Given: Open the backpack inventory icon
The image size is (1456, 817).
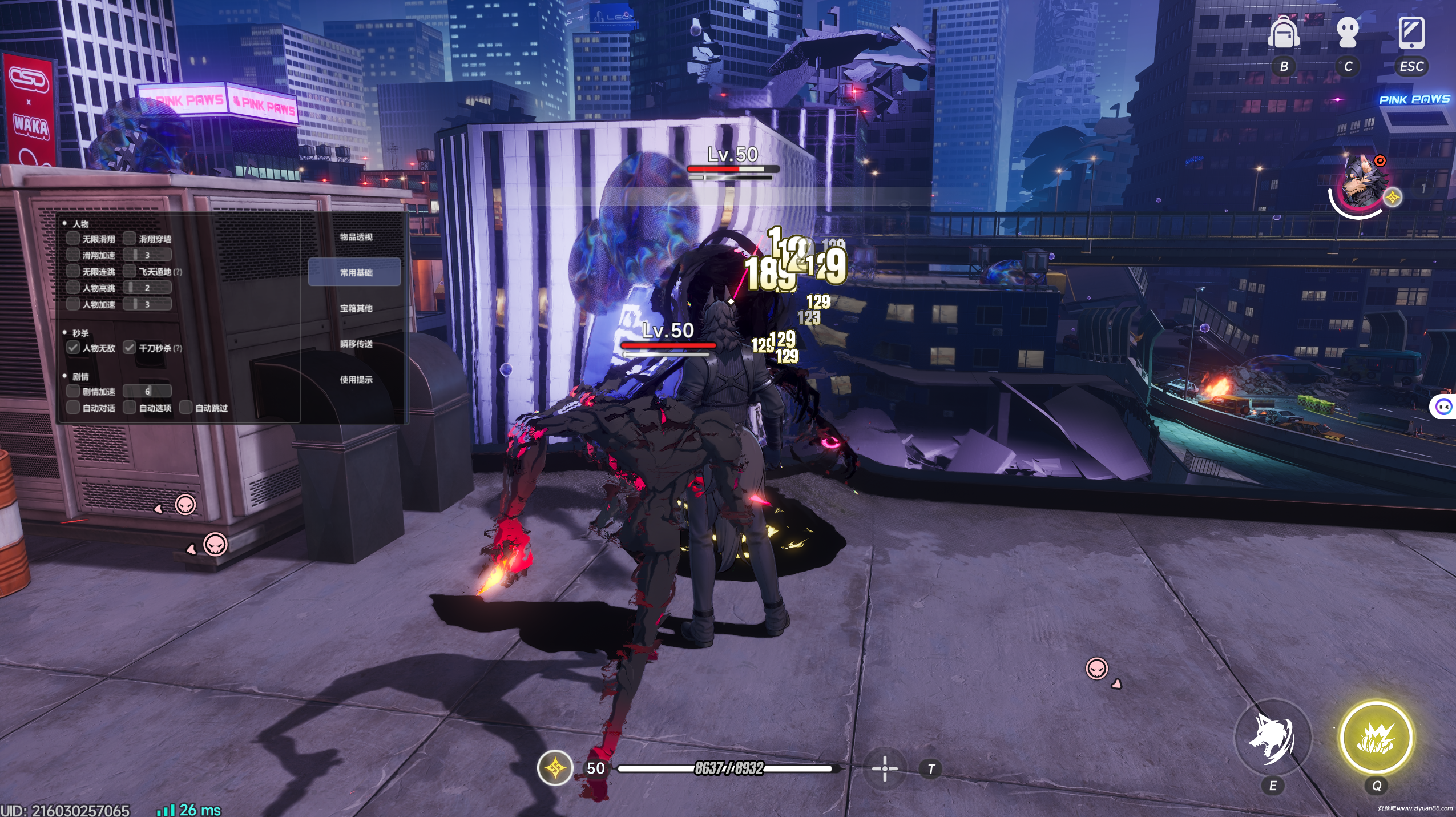Looking at the screenshot, I should tap(1284, 34).
